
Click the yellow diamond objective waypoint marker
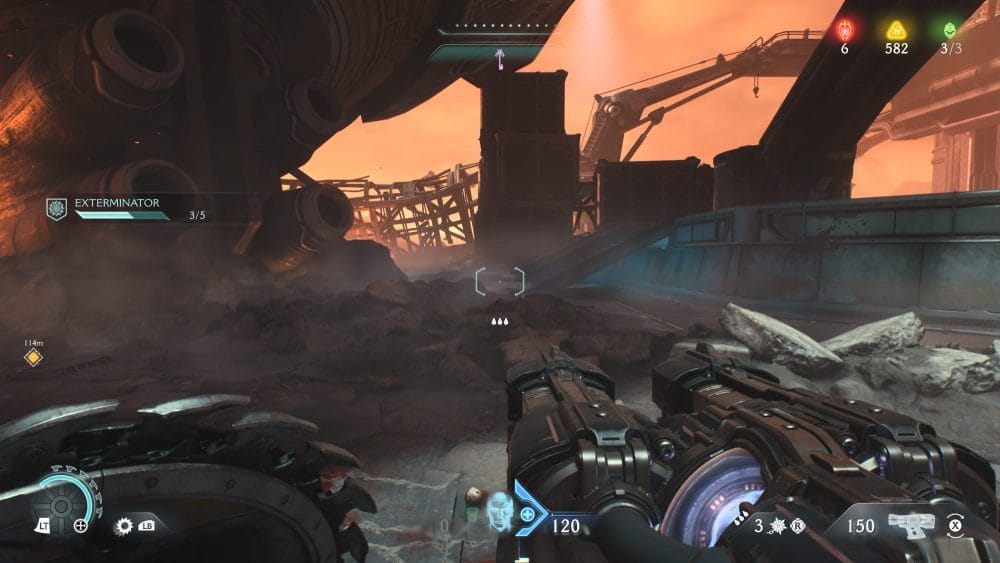click(33, 357)
